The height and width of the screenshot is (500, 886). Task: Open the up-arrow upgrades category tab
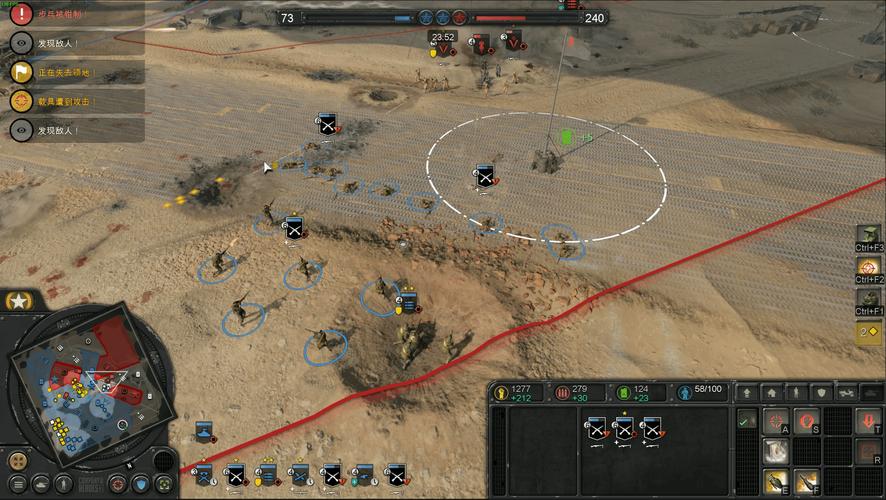click(x=747, y=393)
